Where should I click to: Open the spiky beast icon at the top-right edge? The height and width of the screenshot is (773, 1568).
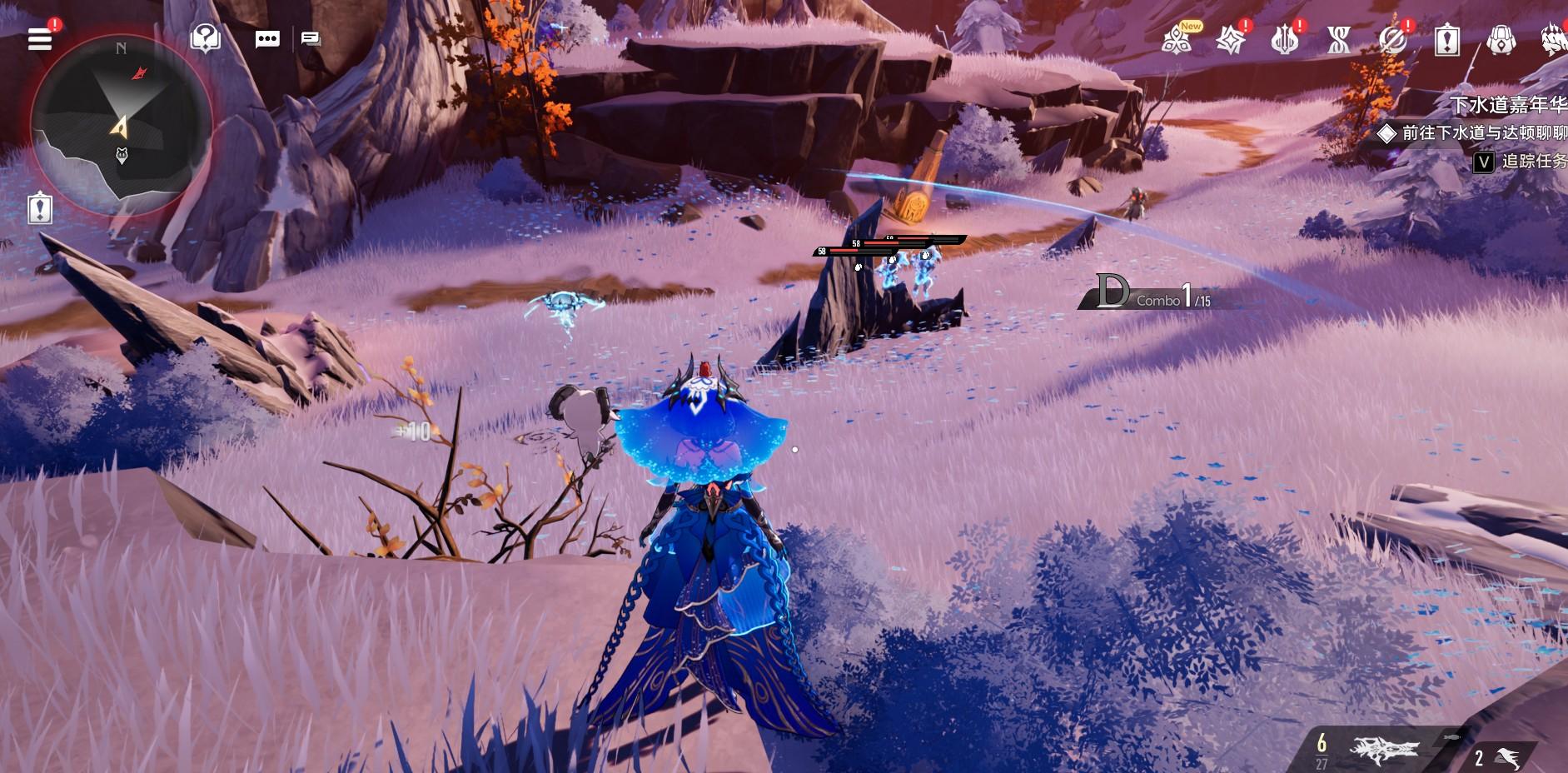[1554, 39]
